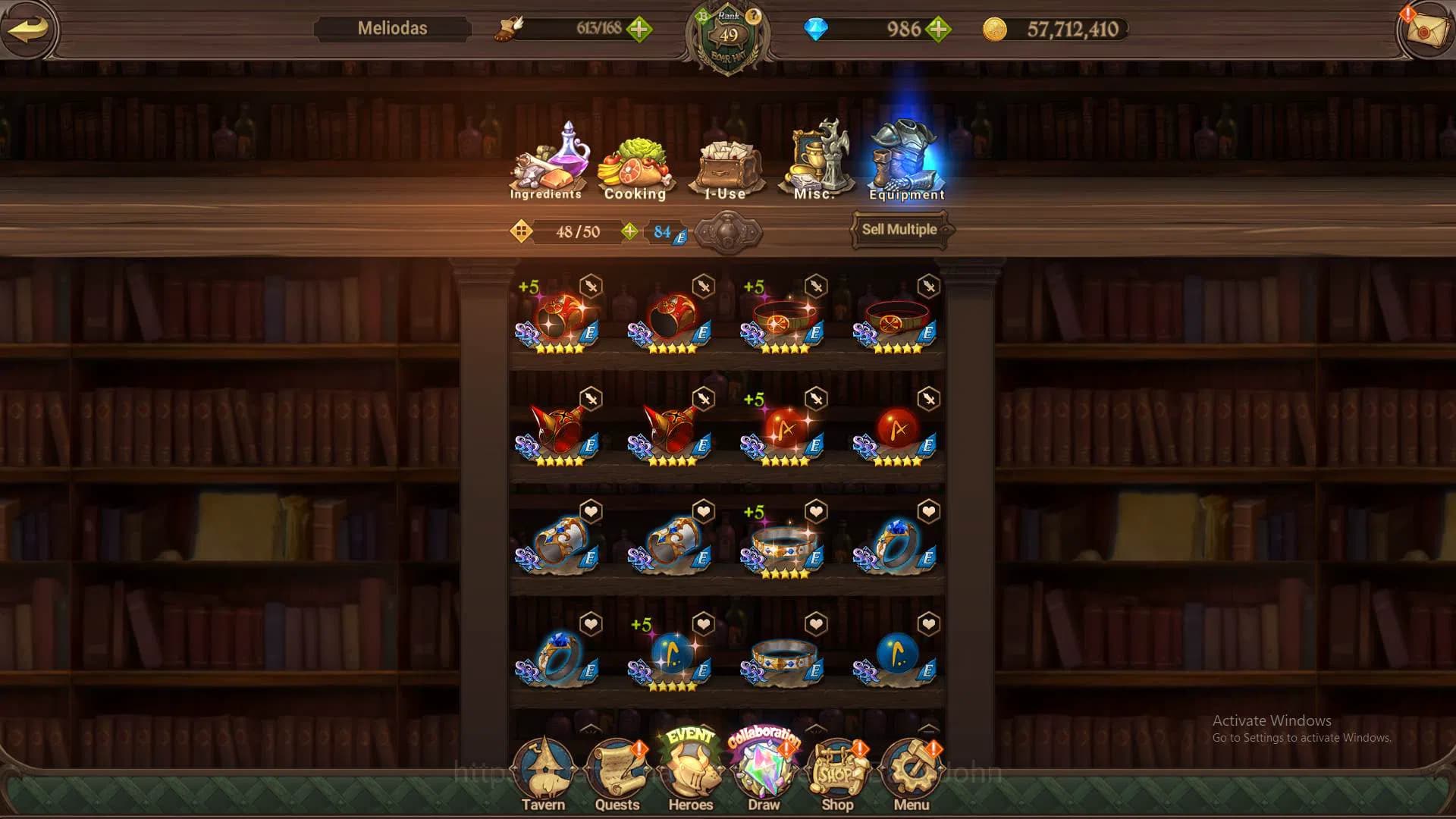The width and height of the screenshot is (1456, 819).
Task: Open the gear Menu button
Action: 912,775
